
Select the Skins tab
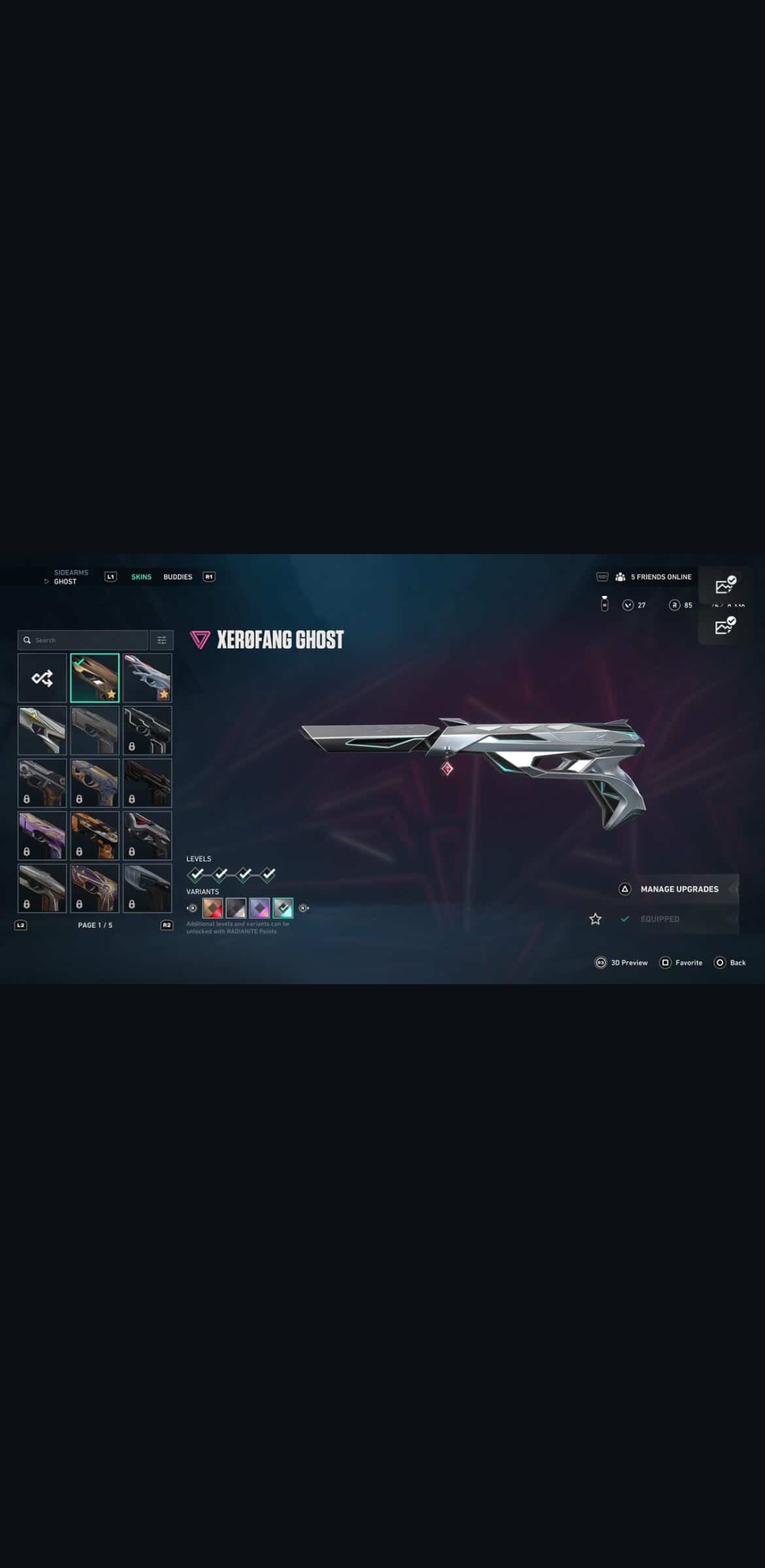(141, 577)
